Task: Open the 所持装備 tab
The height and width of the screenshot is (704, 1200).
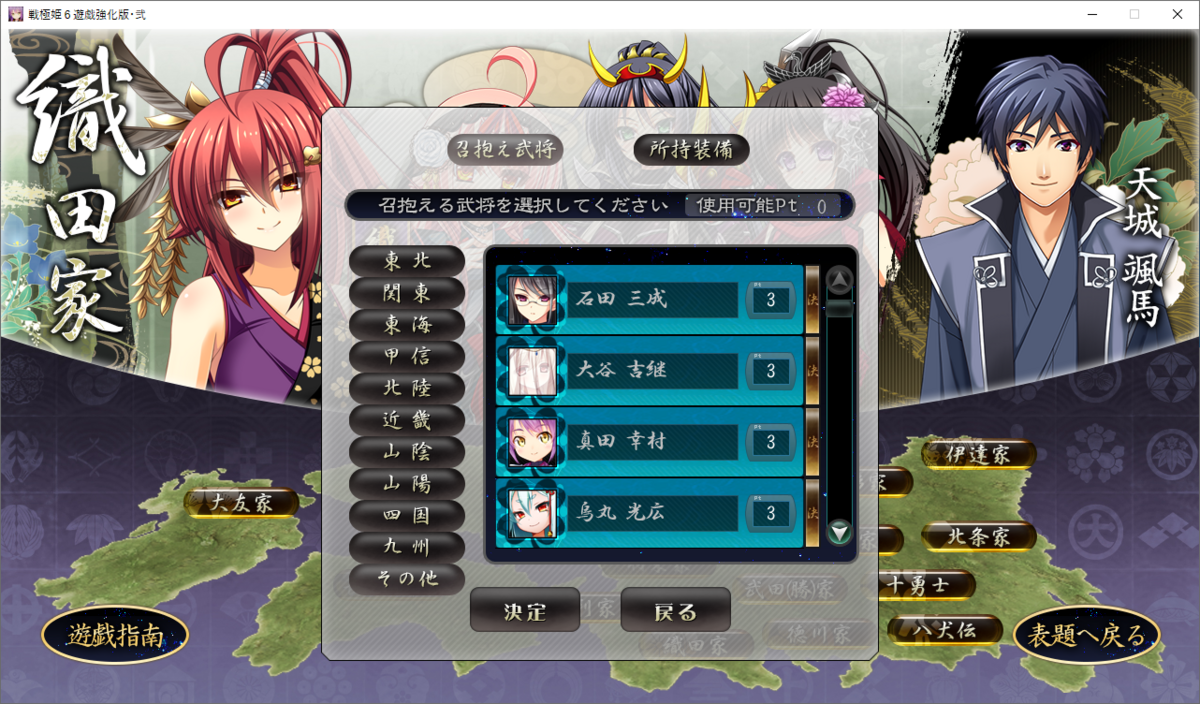Action: click(692, 149)
